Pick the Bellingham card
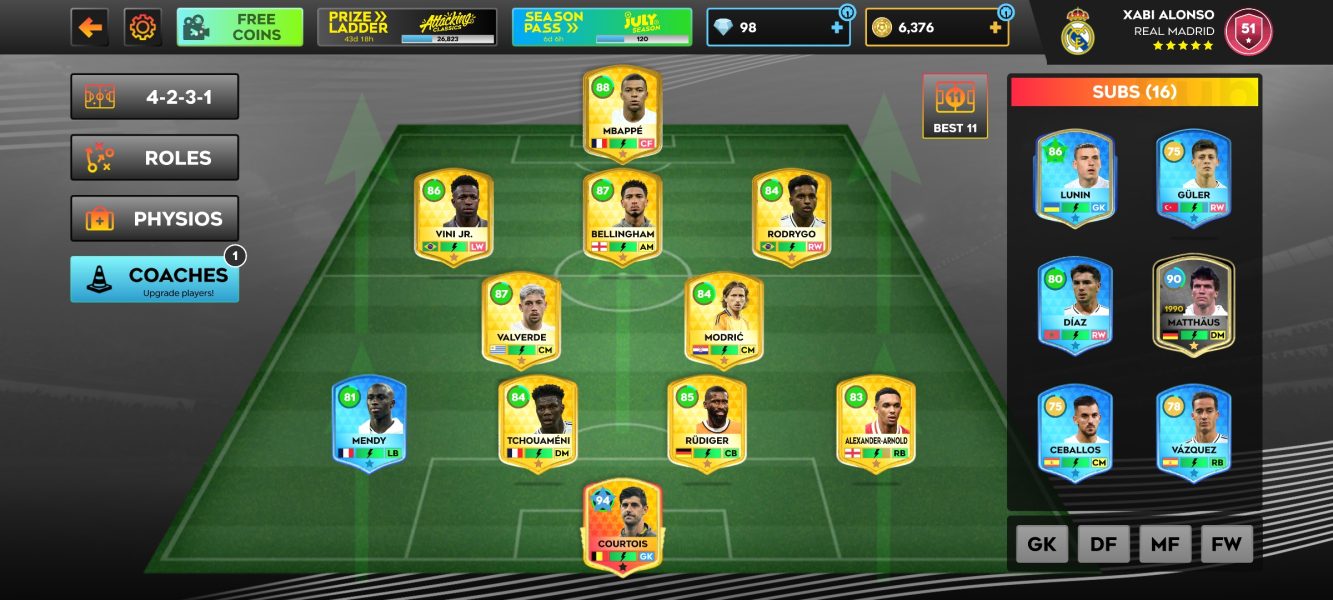1333x600 pixels. [x=622, y=217]
